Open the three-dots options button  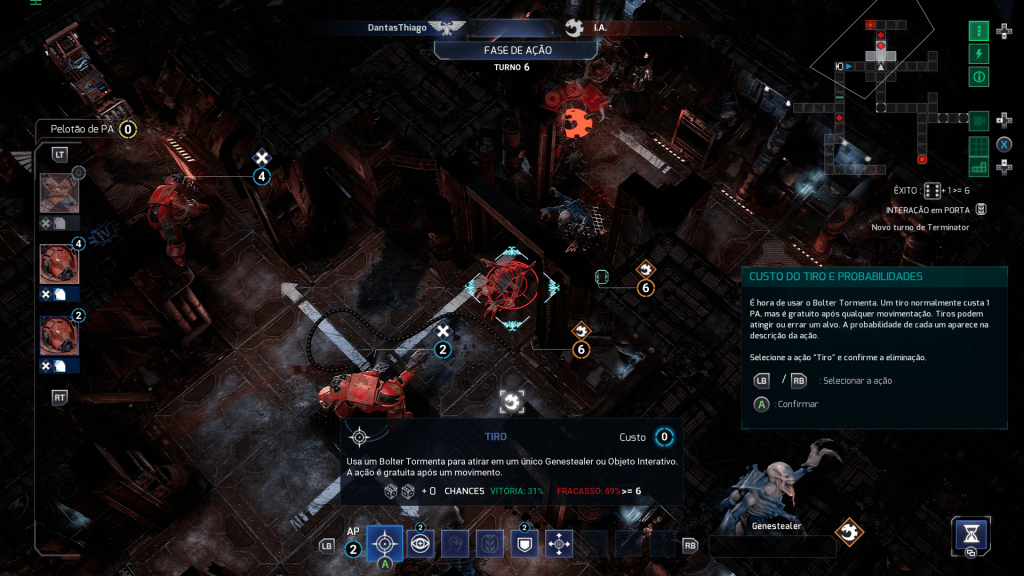978,31
